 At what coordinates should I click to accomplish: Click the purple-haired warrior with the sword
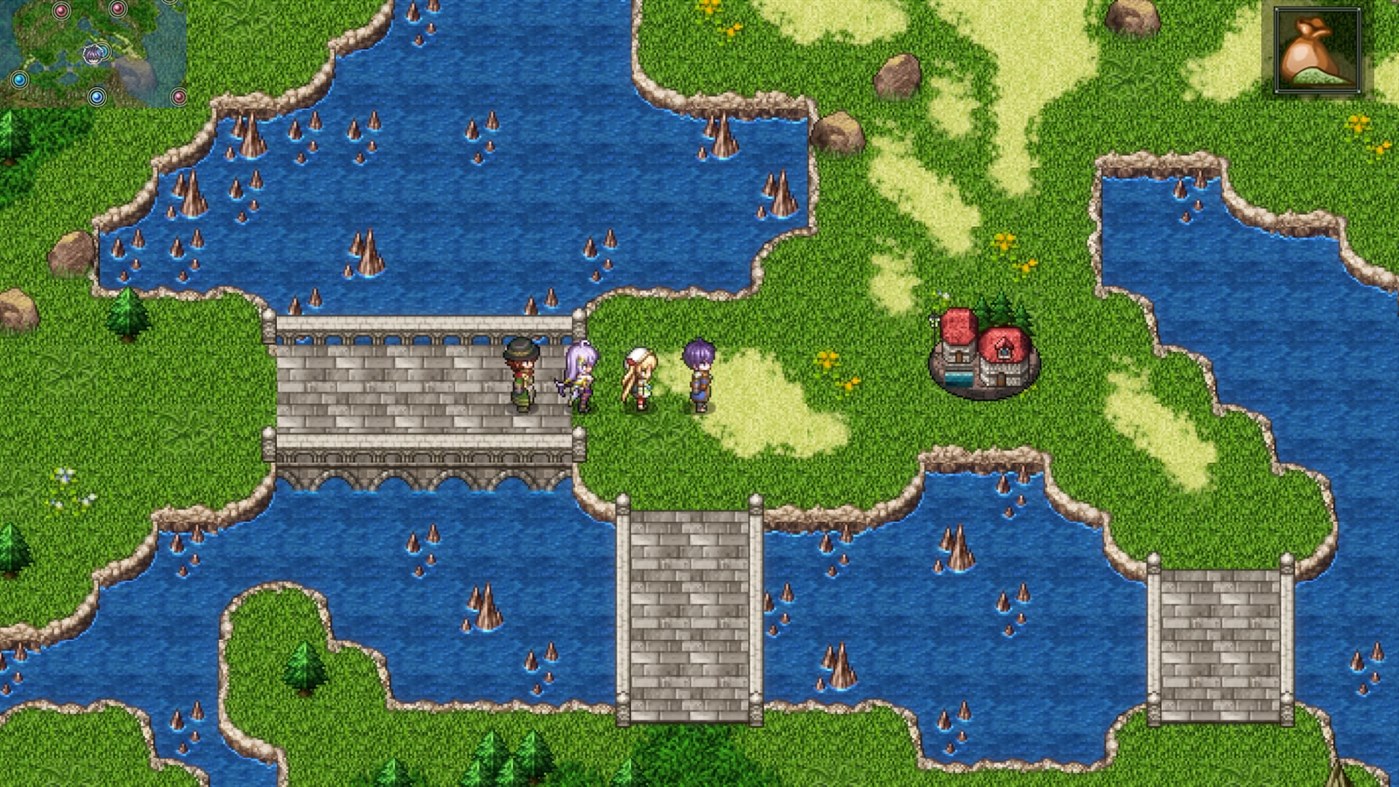click(x=580, y=378)
